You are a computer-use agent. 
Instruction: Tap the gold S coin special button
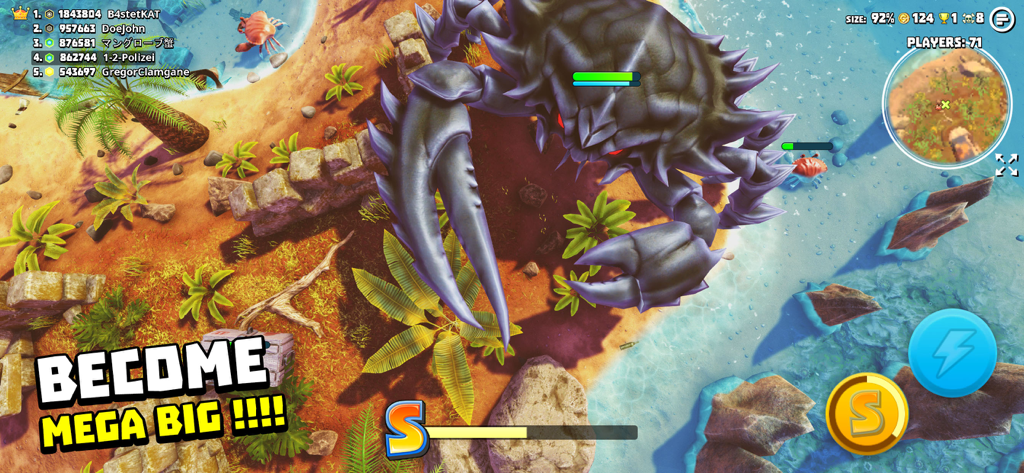[x=866, y=413]
